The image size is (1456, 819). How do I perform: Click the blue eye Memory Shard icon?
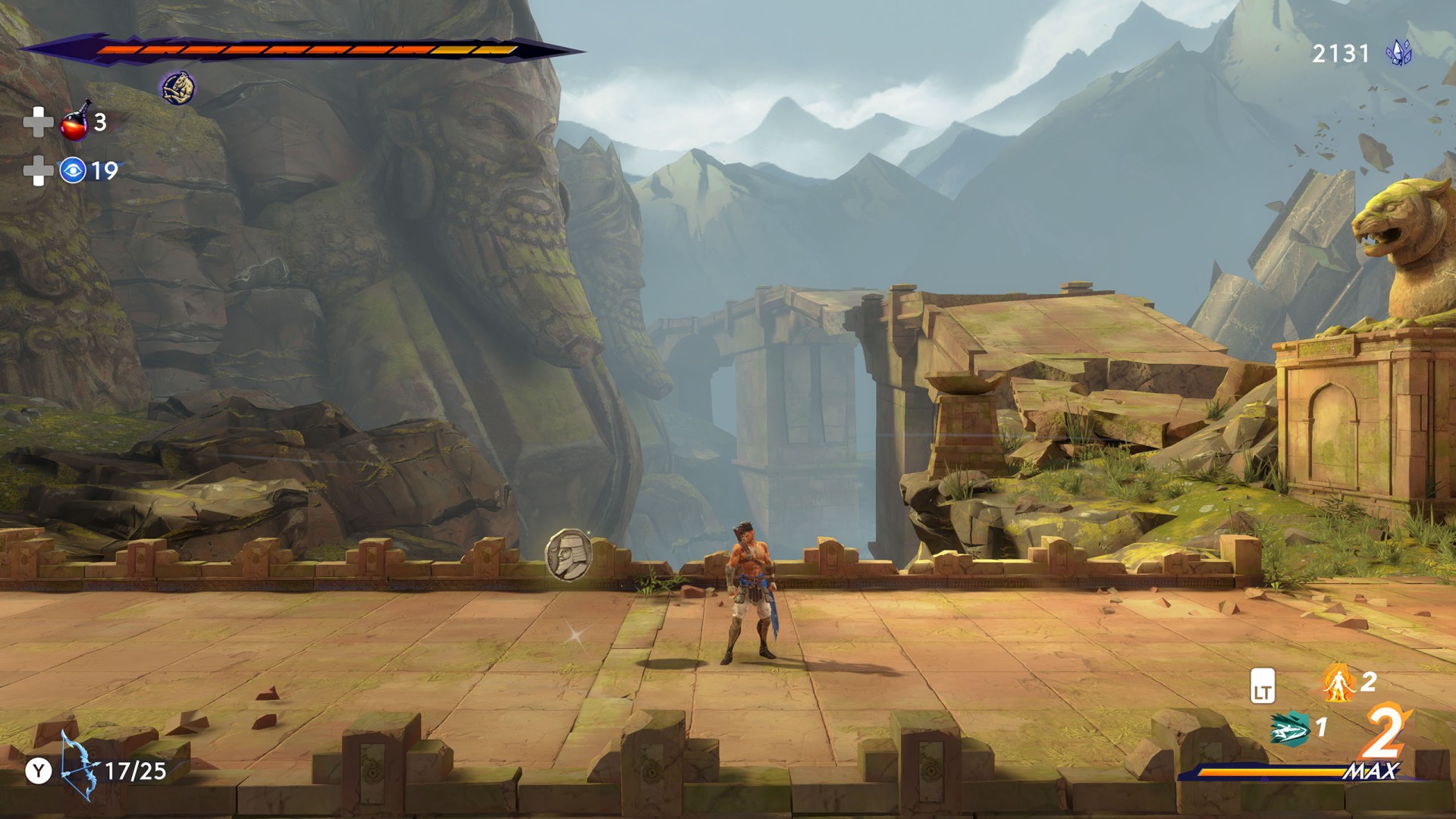point(73,171)
